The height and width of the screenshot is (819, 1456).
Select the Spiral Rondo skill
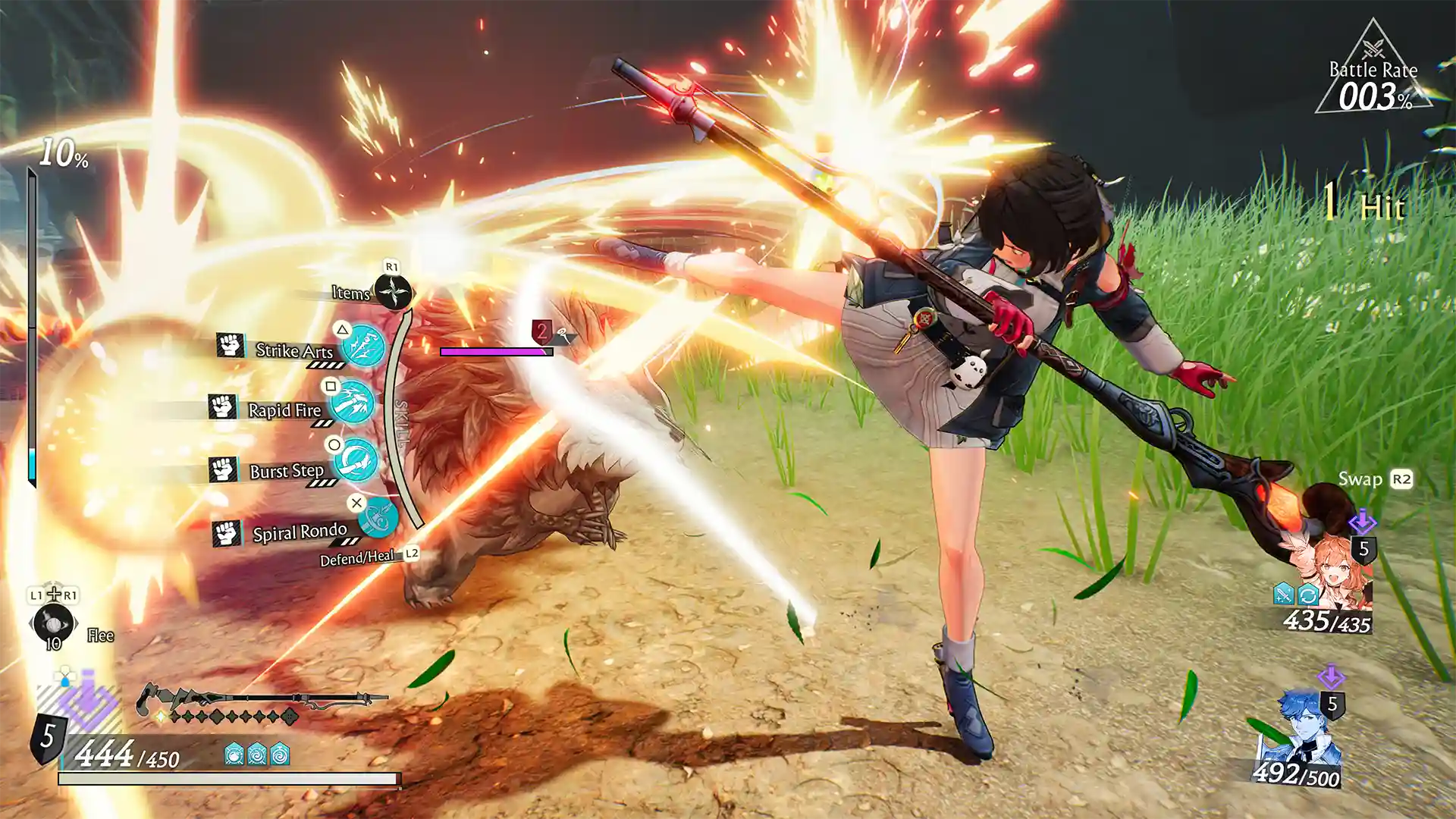coord(377,519)
